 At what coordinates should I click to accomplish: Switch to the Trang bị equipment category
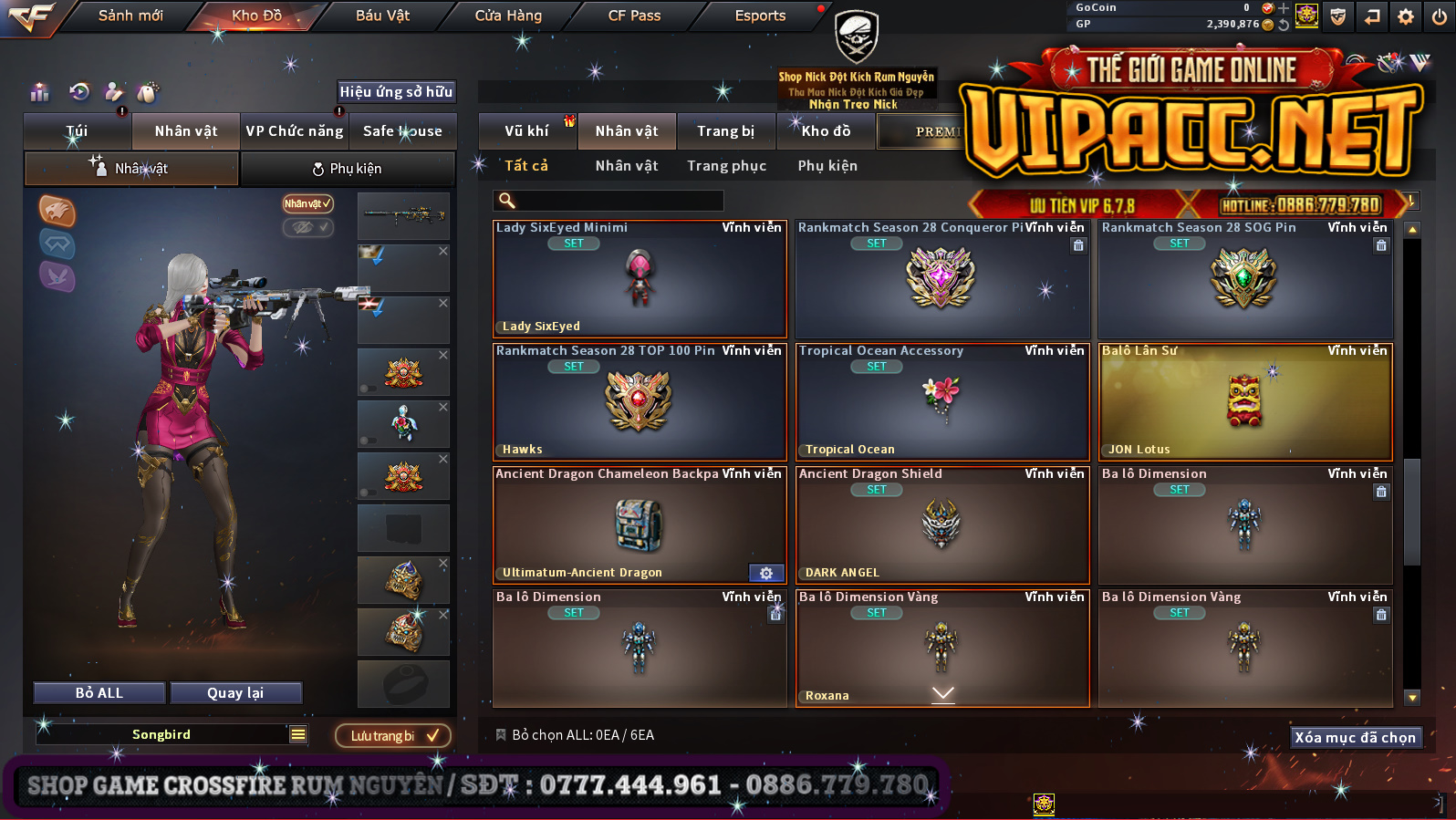725,131
